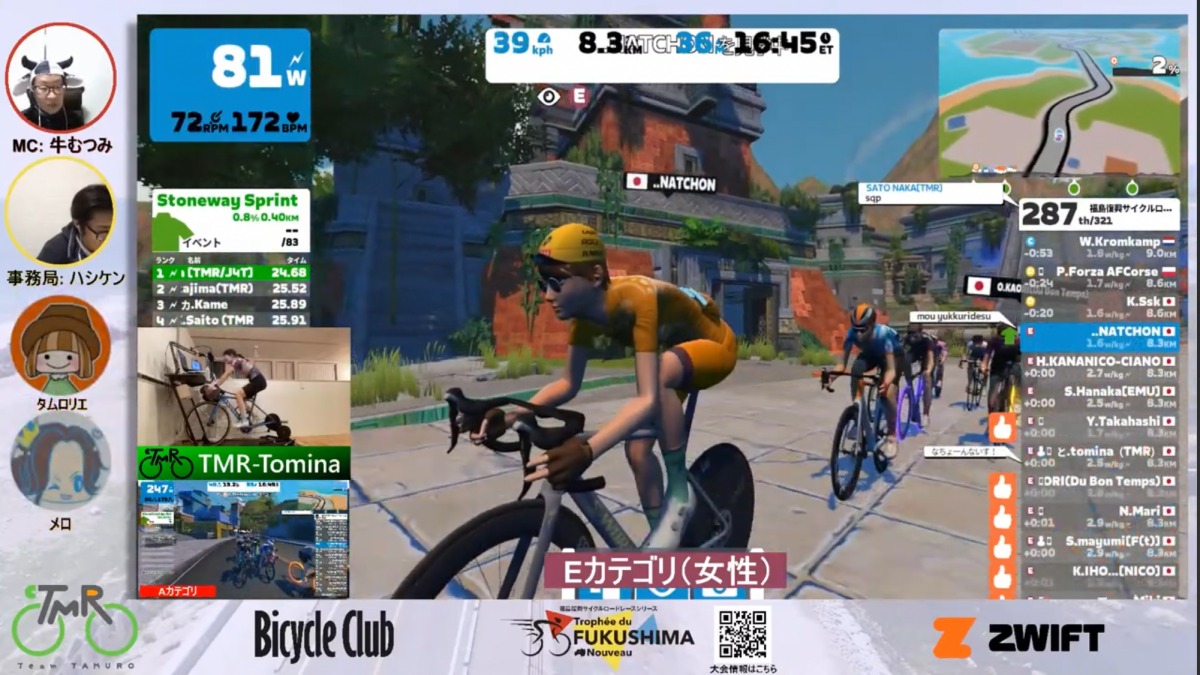
Task: Pick S.Hanaka[EMU] from the rider list
Action: (x=1099, y=396)
